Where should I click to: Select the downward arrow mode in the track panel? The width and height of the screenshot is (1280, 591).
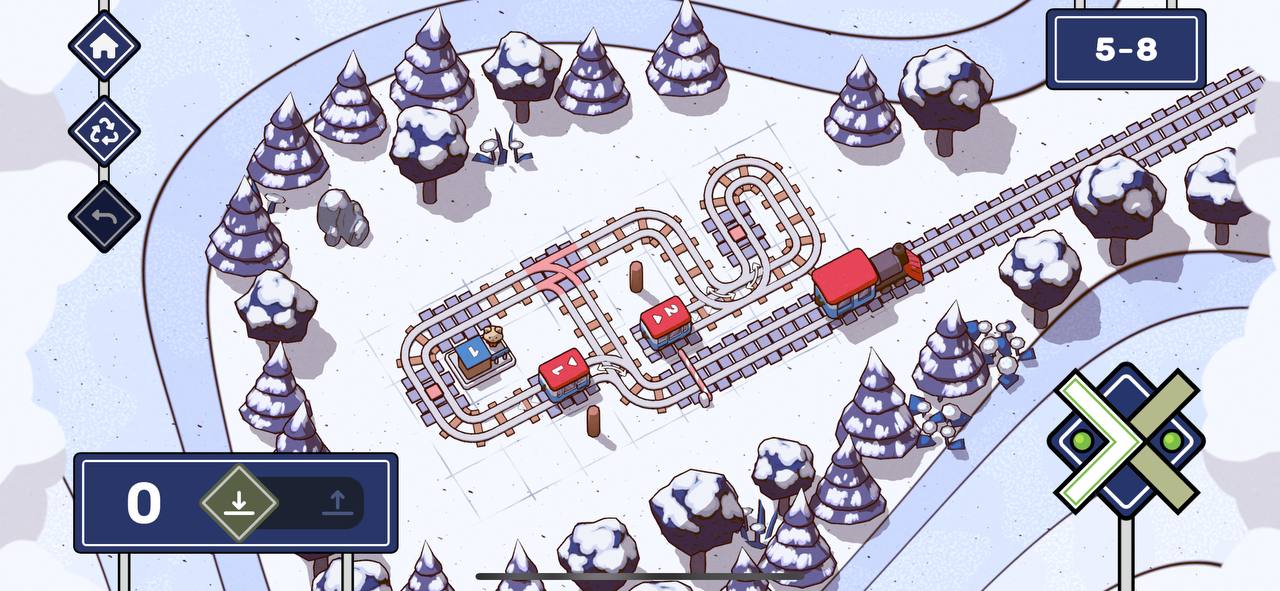pyautogui.click(x=238, y=502)
